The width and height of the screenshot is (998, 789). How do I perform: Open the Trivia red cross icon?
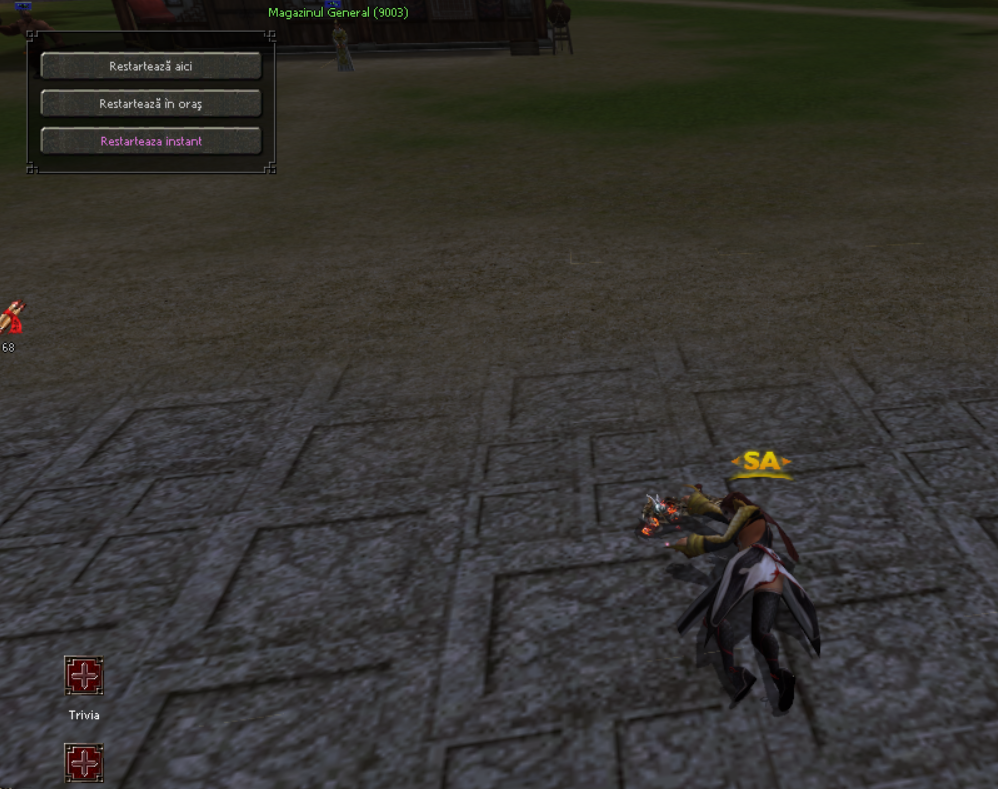point(84,677)
